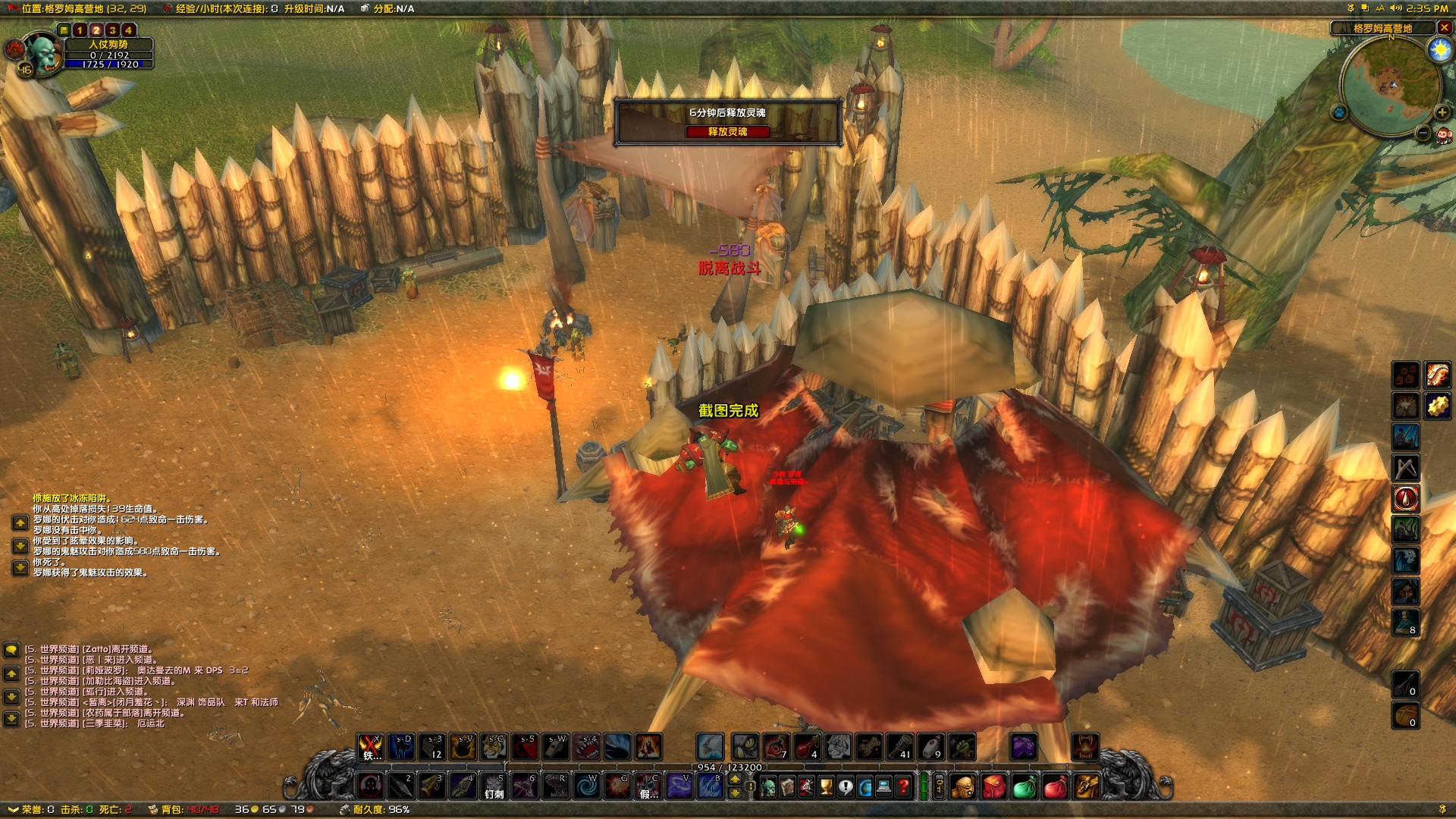Viewport: 1456px width, 819px height.
Task: Open the golden trophy micro menu button
Action: point(826,786)
